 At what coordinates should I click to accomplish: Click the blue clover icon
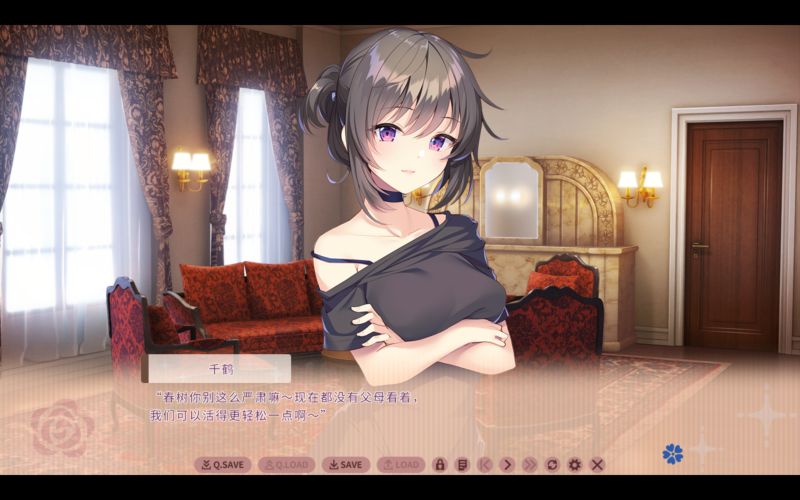pyautogui.click(x=672, y=454)
